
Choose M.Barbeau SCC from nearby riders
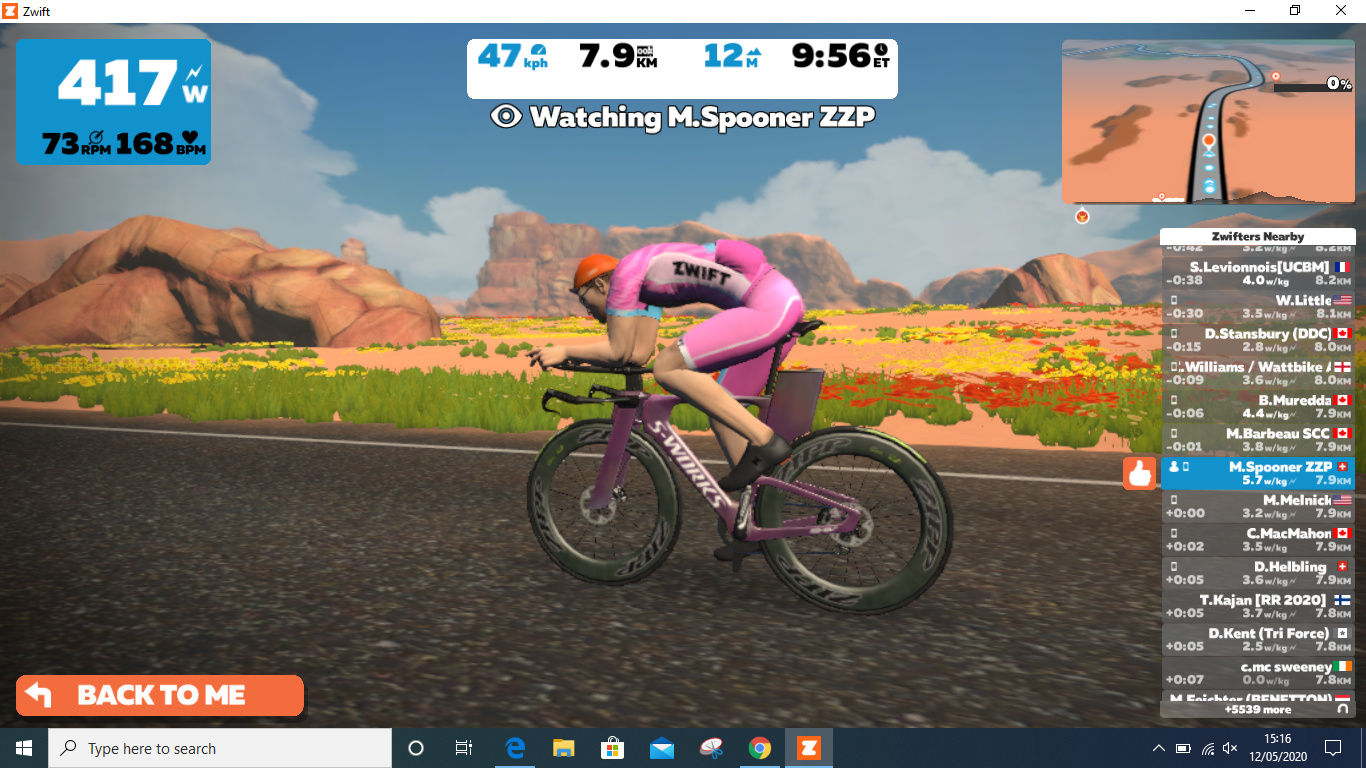tap(1257, 440)
